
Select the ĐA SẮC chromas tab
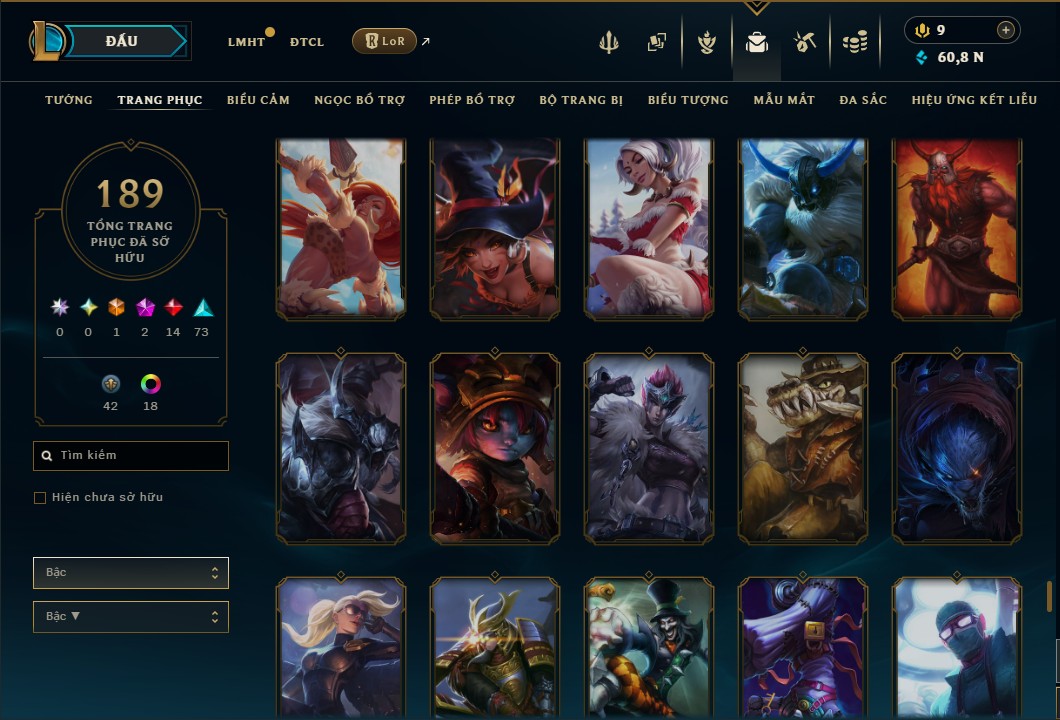(863, 100)
